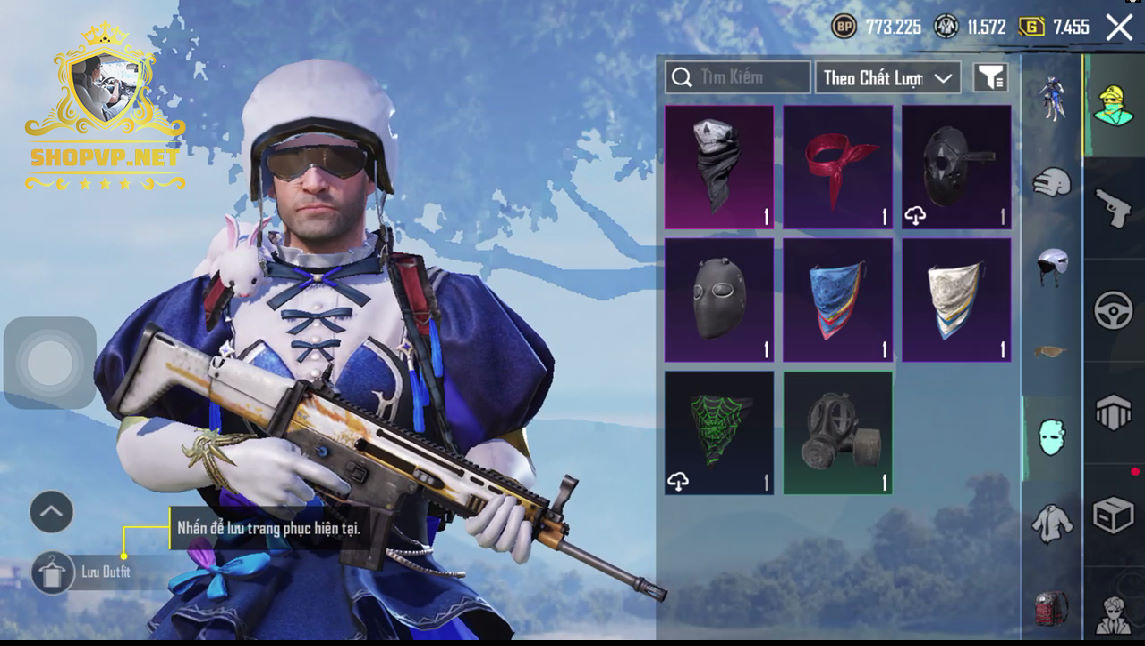Image resolution: width=1145 pixels, height=646 pixels.
Task: Choose the red scarf item
Action: coord(838,167)
